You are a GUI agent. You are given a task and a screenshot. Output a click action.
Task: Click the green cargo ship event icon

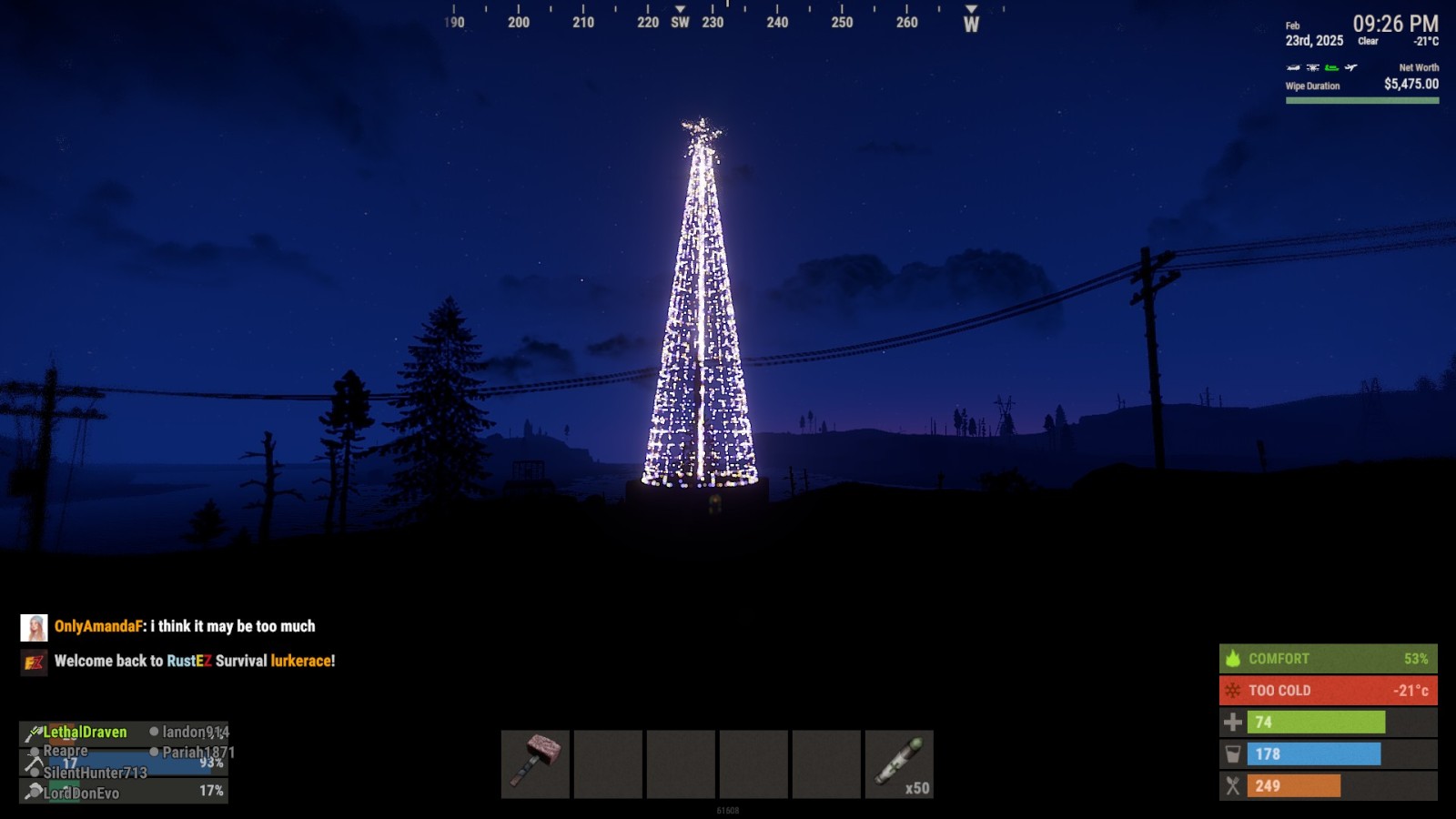(1331, 67)
